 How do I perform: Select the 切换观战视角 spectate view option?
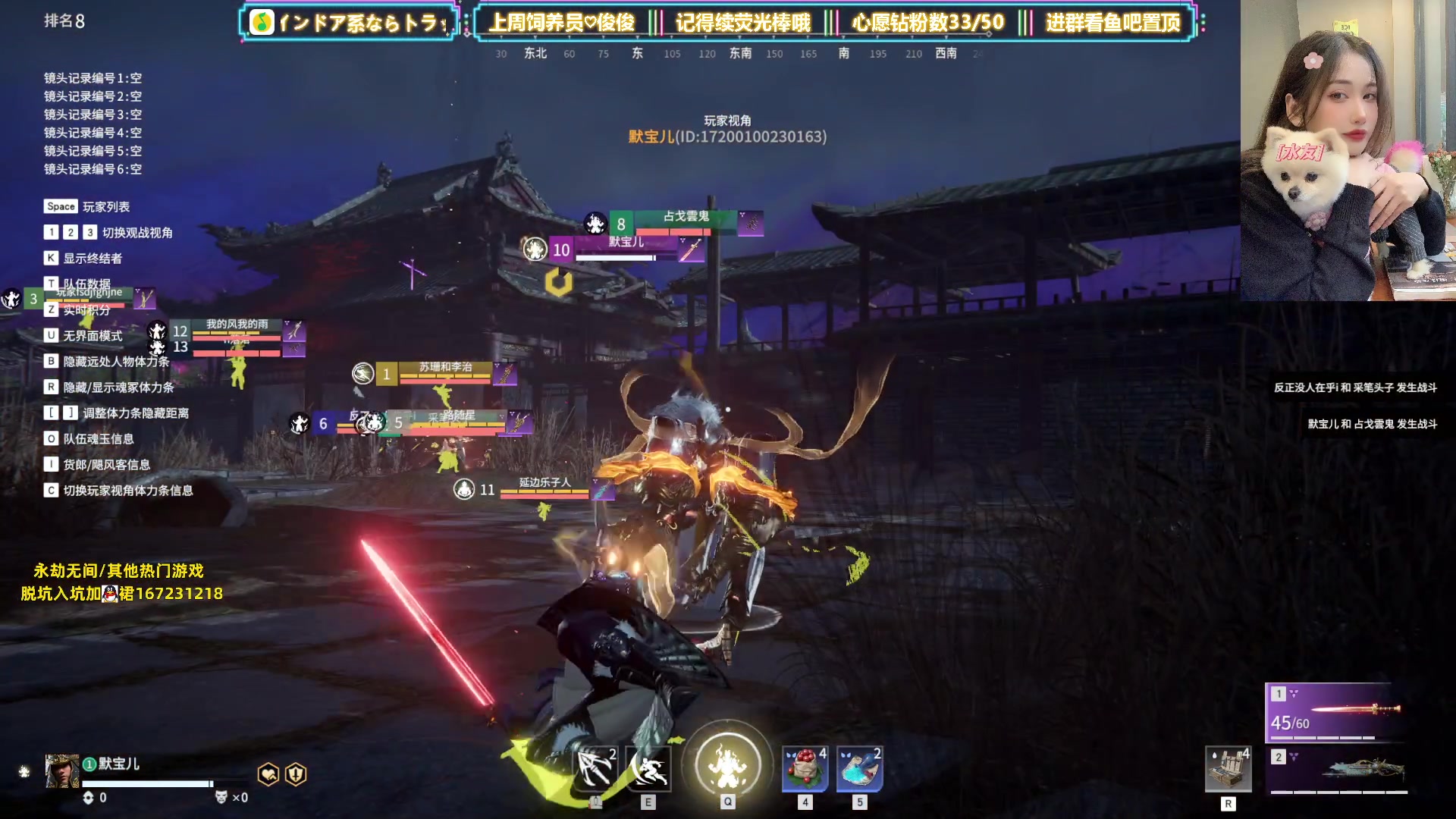tap(136, 233)
